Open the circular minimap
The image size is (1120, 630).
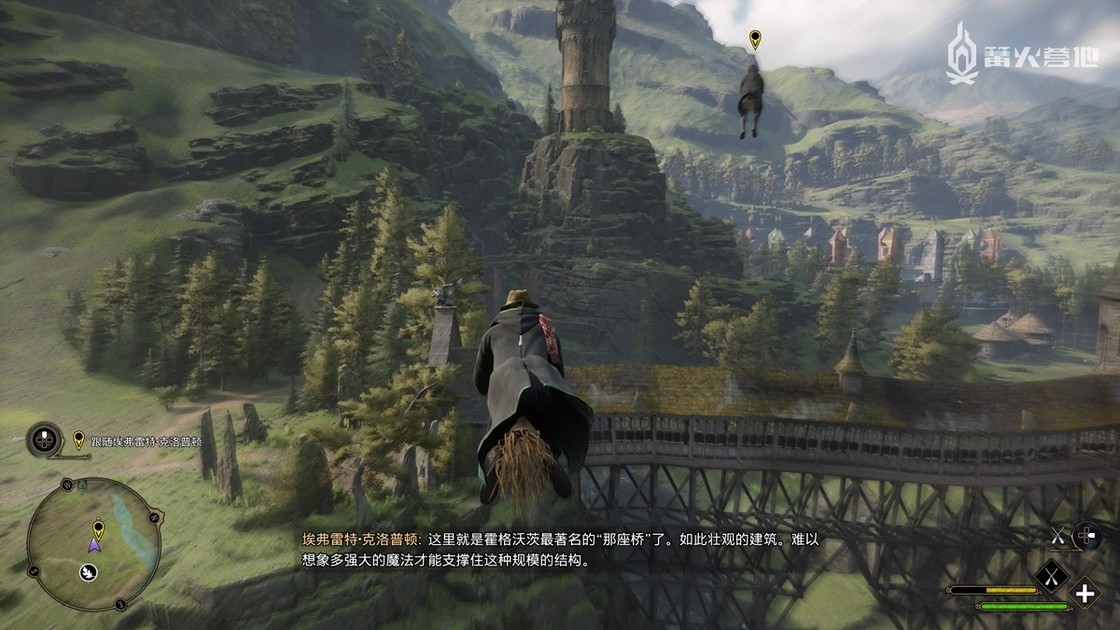click(79, 544)
